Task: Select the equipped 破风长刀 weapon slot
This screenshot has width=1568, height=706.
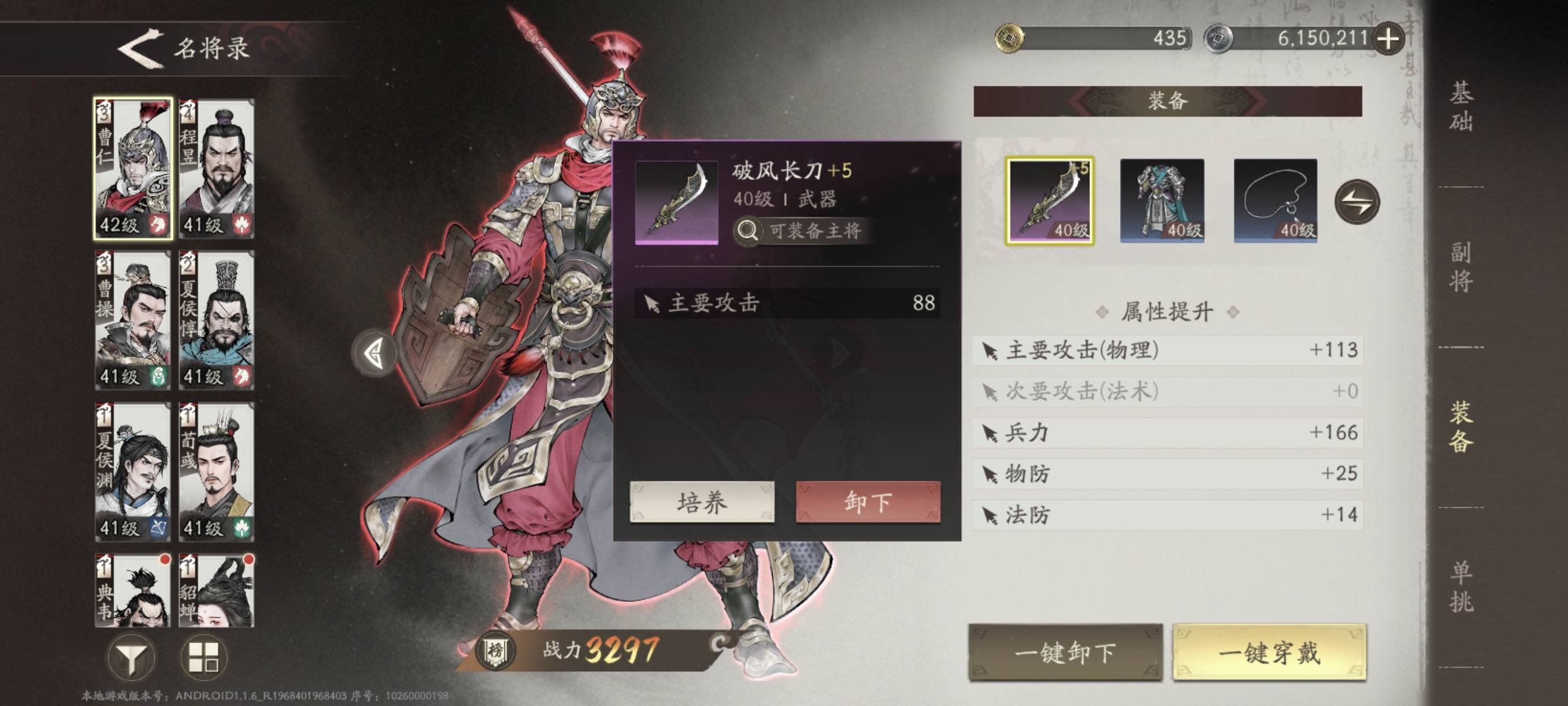Action: [1049, 201]
